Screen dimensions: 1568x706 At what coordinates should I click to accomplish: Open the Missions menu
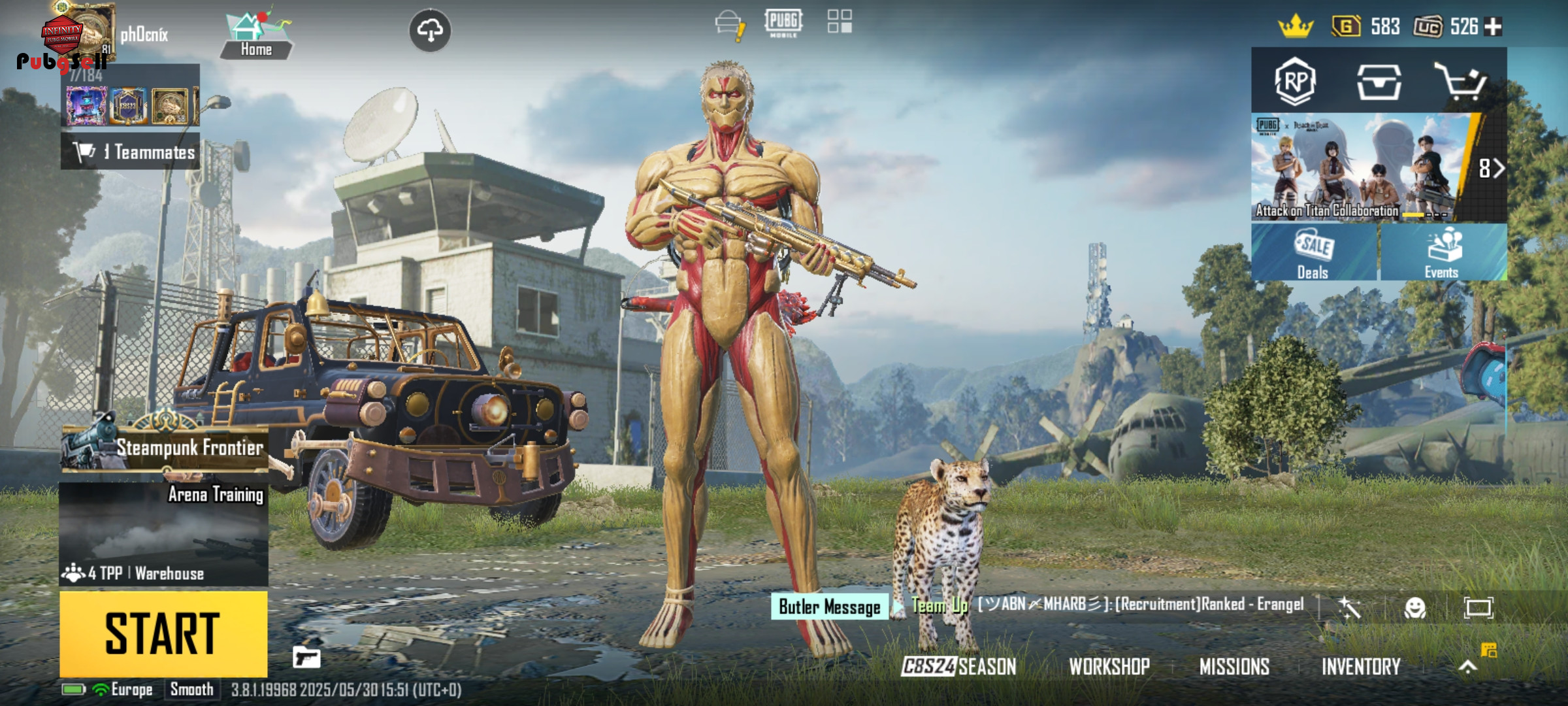tap(1234, 667)
